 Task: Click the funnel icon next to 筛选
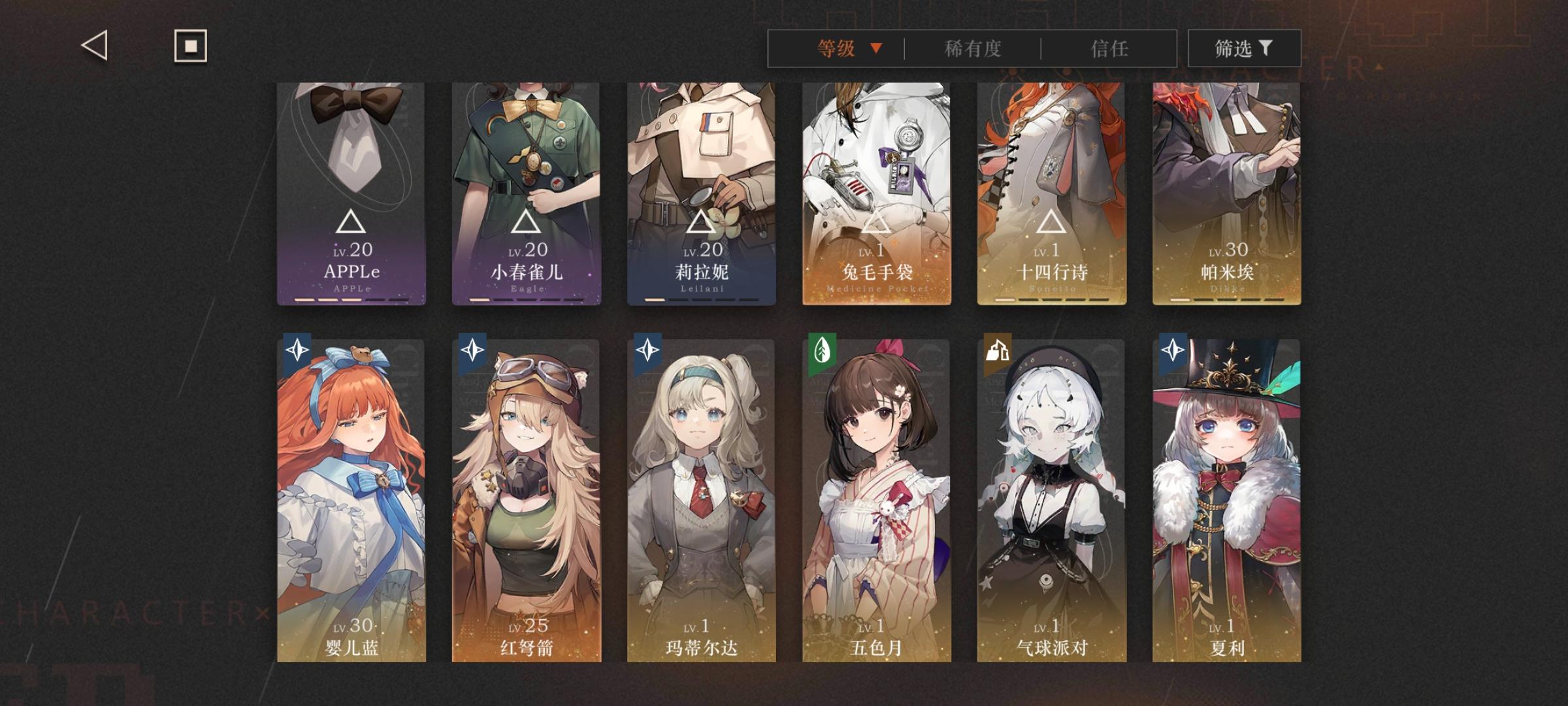coord(1266,48)
